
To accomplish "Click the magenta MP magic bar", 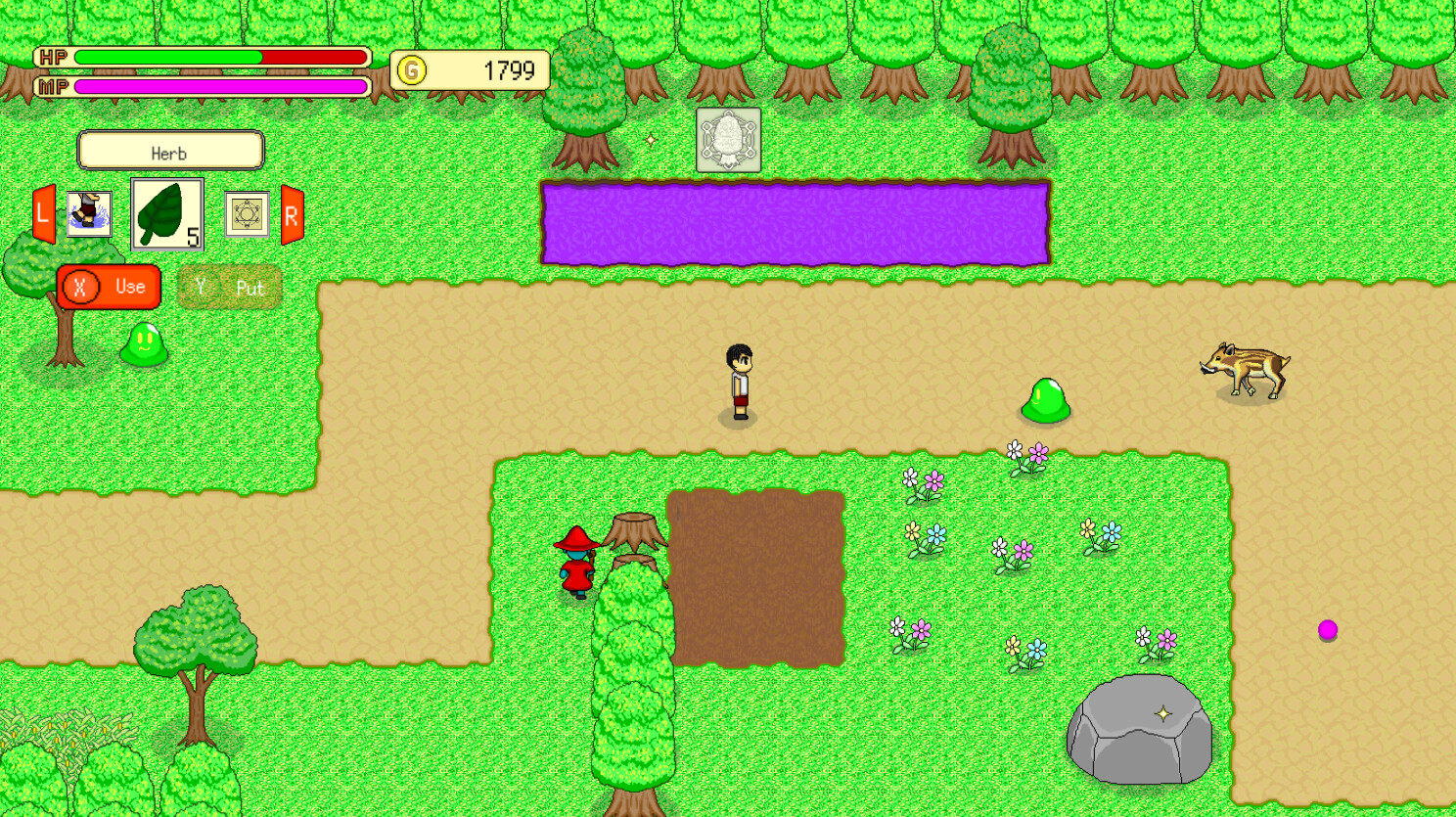I will click(220, 86).
